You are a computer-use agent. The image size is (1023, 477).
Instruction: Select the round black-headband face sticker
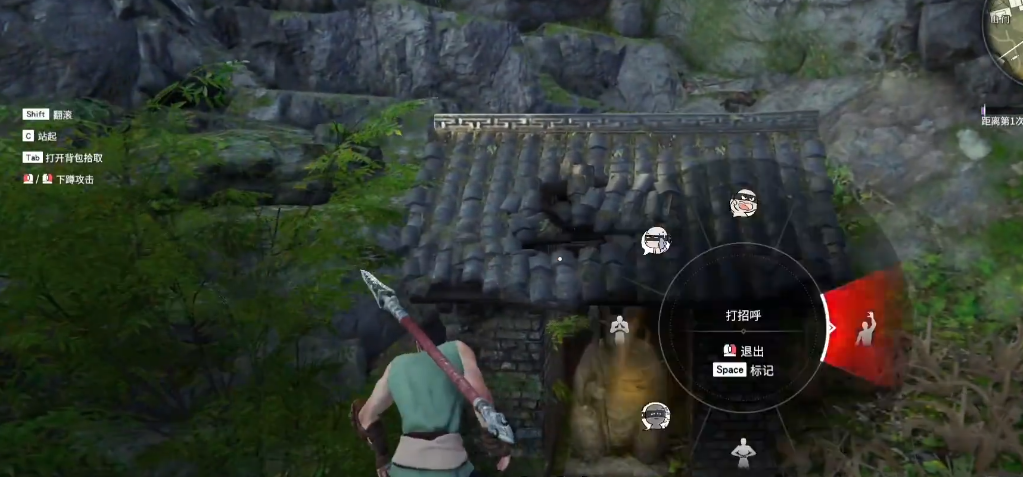coord(655,415)
